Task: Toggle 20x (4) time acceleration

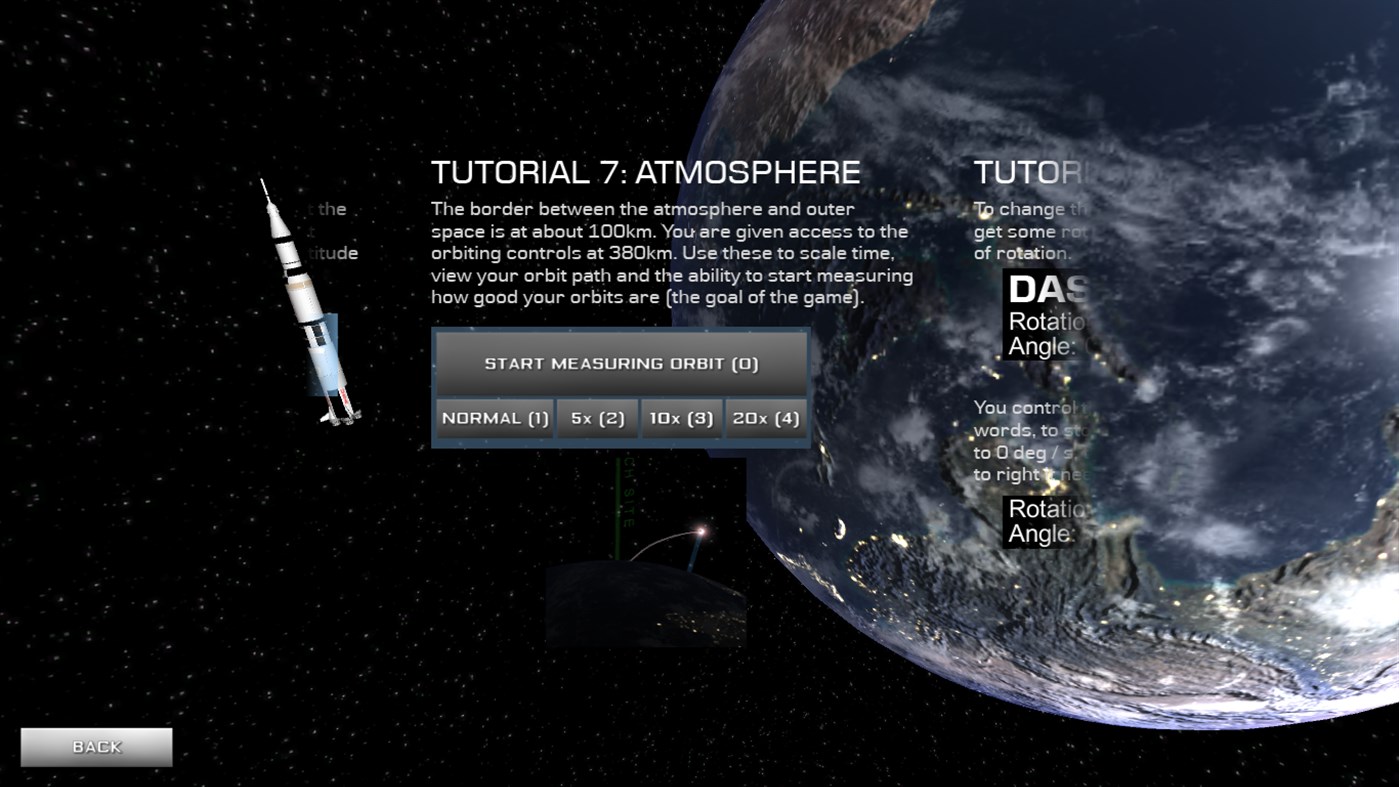Action: click(x=766, y=418)
